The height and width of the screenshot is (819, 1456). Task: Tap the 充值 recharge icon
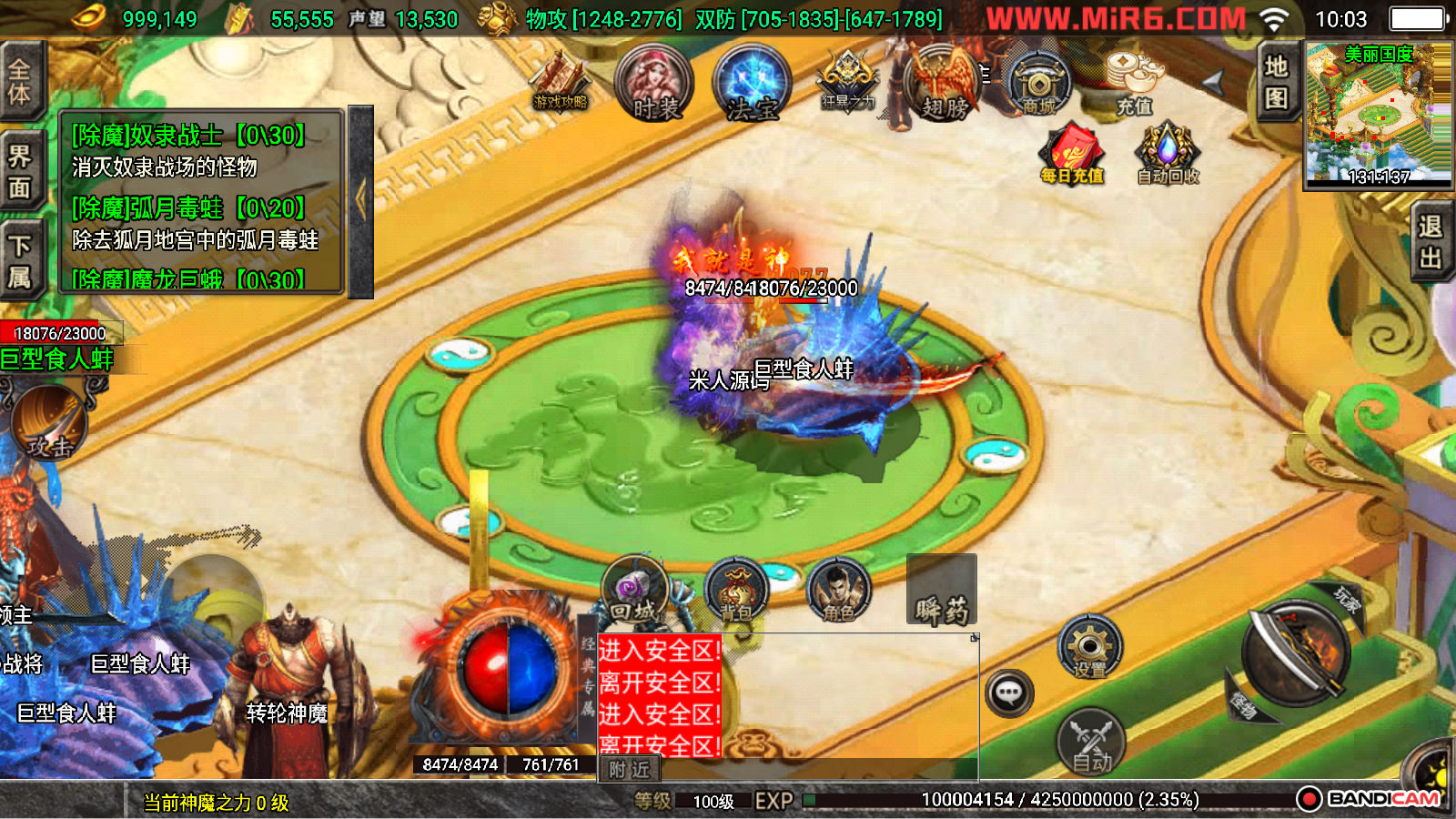click(x=1133, y=82)
